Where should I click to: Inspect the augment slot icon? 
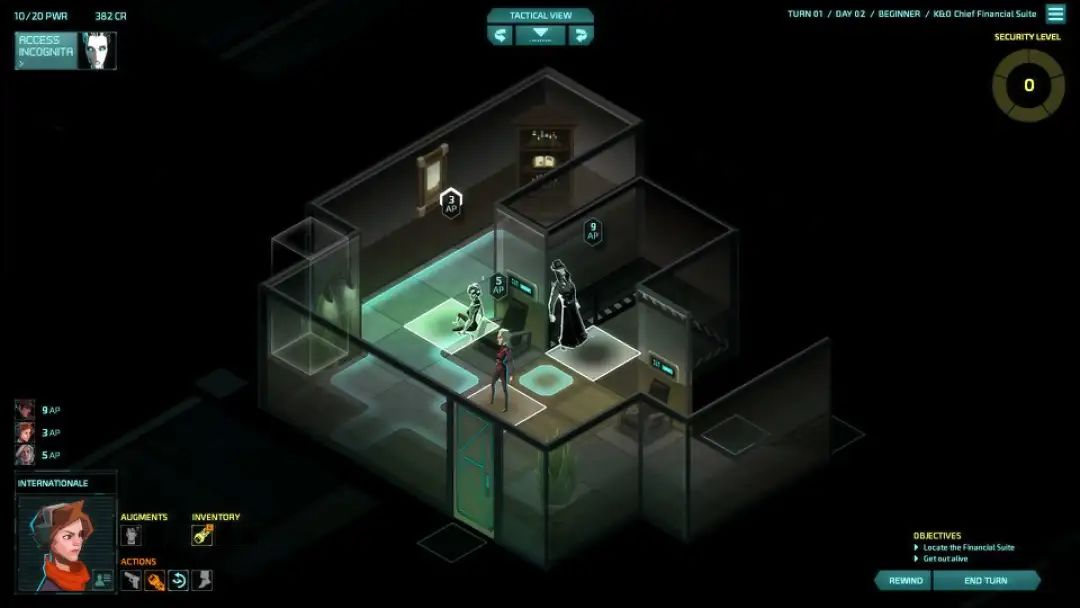(131, 536)
